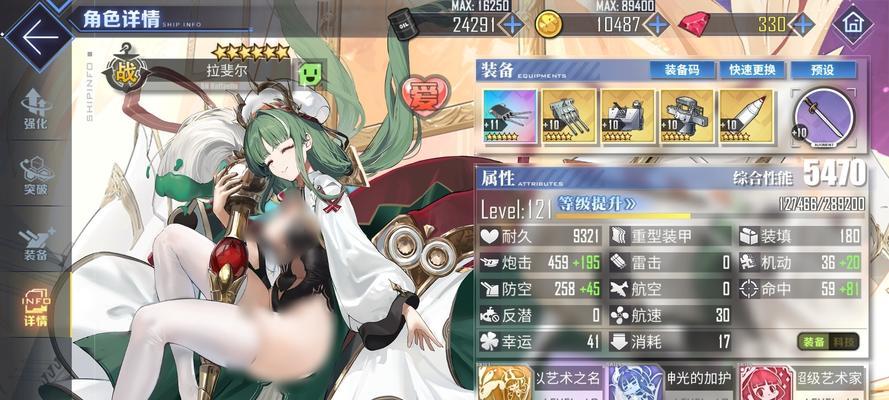Select the blue +11 triple gun slot

(x=507, y=117)
